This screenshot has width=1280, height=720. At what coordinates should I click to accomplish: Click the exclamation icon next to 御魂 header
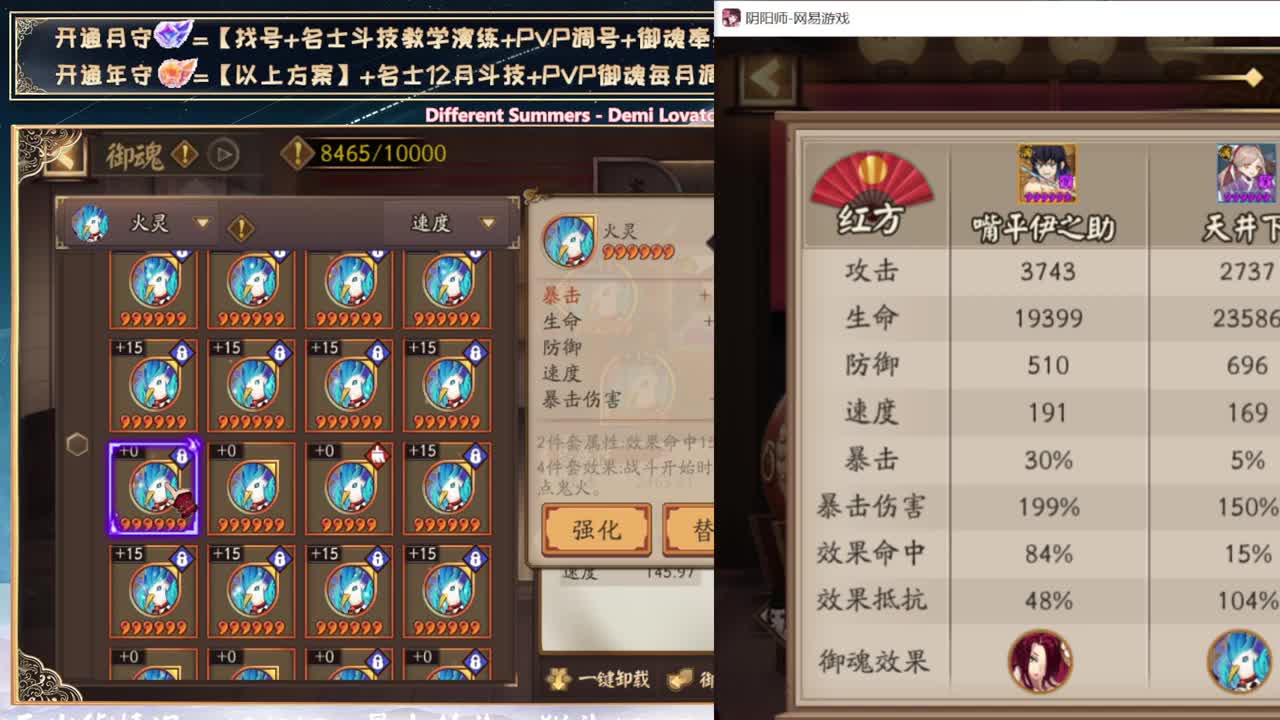(x=183, y=152)
